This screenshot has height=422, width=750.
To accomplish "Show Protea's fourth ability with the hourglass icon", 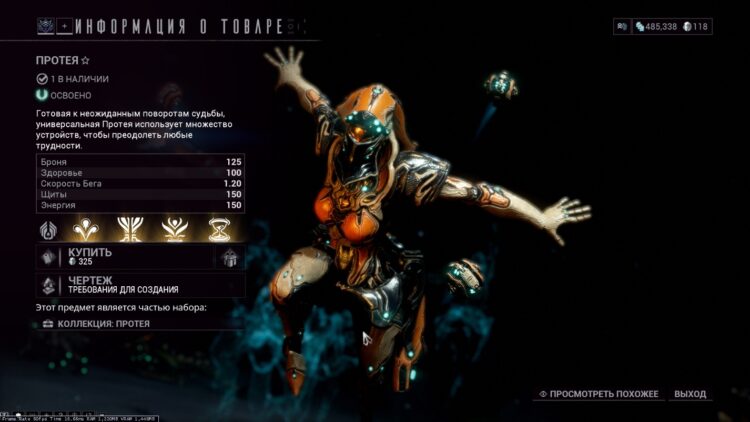I will click(218, 229).
